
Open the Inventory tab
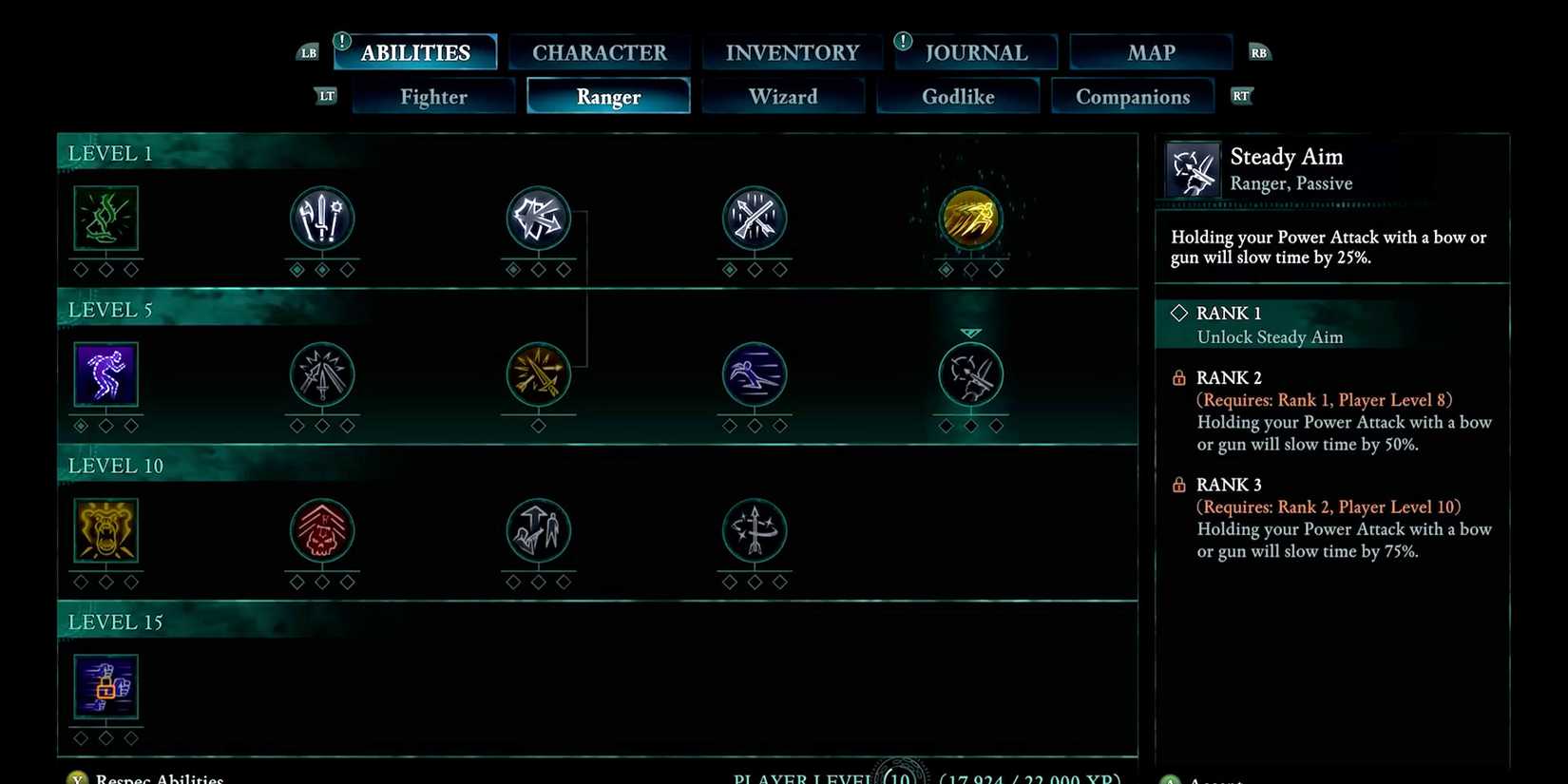coord(792,52)
